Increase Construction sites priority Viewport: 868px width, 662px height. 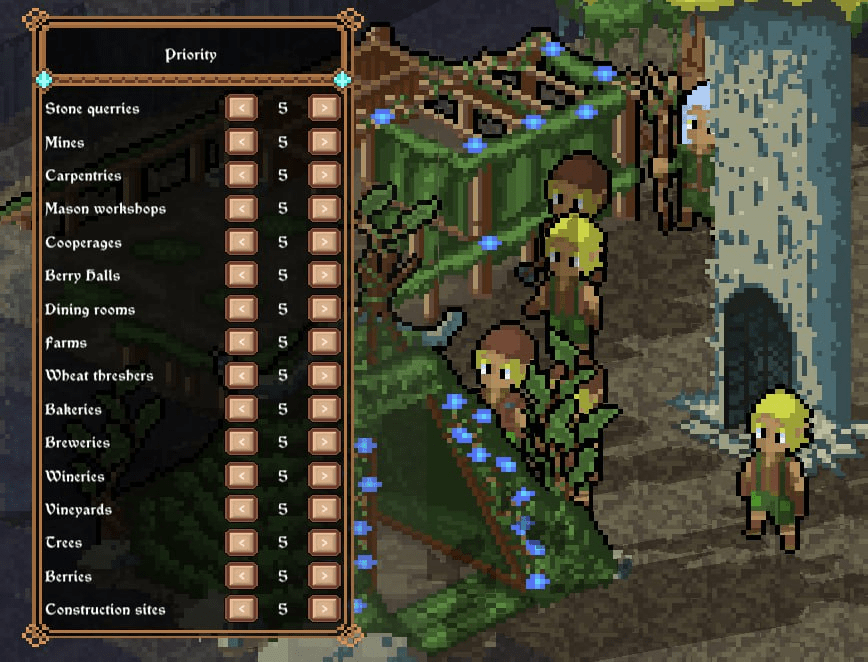[323, 609]
